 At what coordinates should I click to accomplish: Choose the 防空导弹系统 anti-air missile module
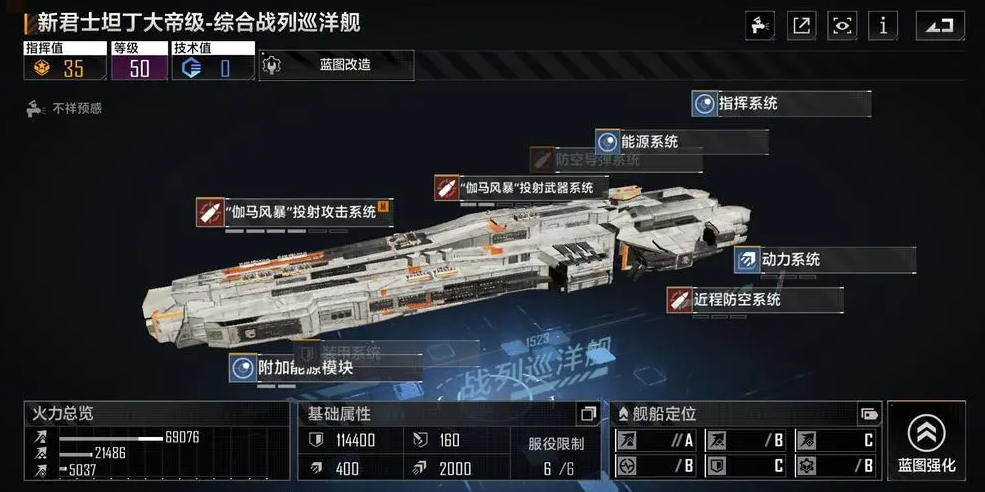click(600, 159)
